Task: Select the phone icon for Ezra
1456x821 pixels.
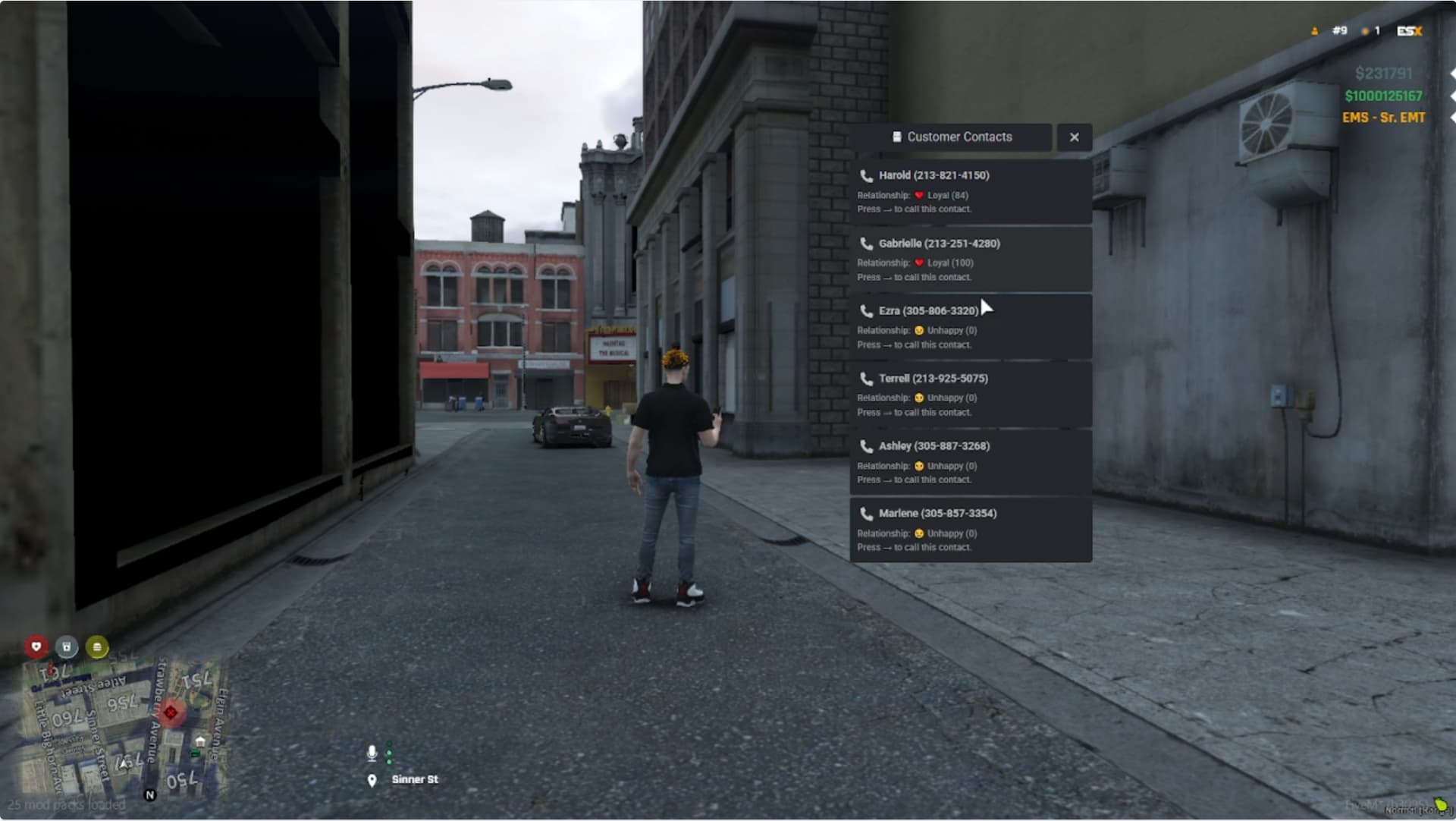Action: coord(866,311)
